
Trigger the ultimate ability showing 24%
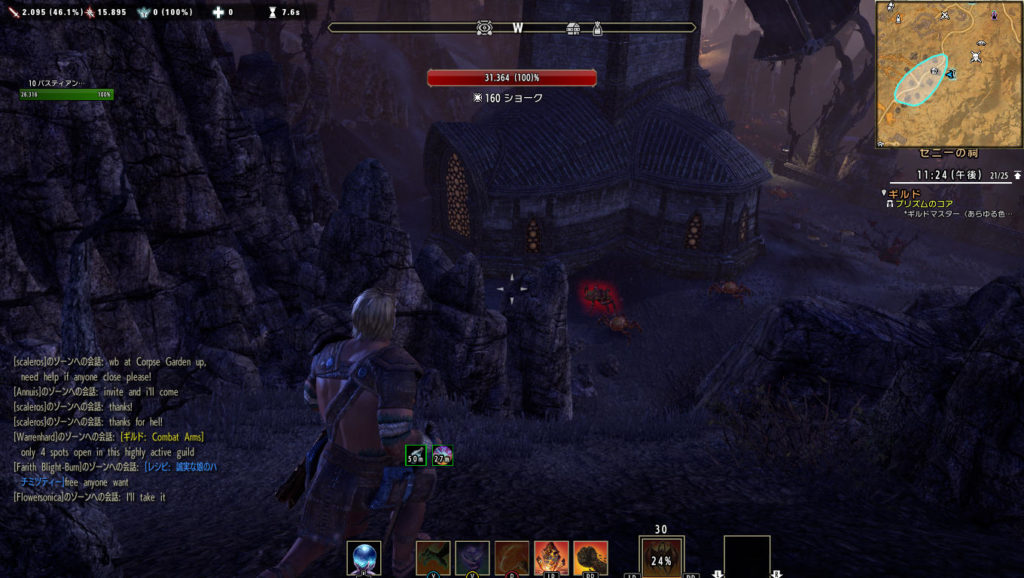pyautogui.click(x=661, y=558)
